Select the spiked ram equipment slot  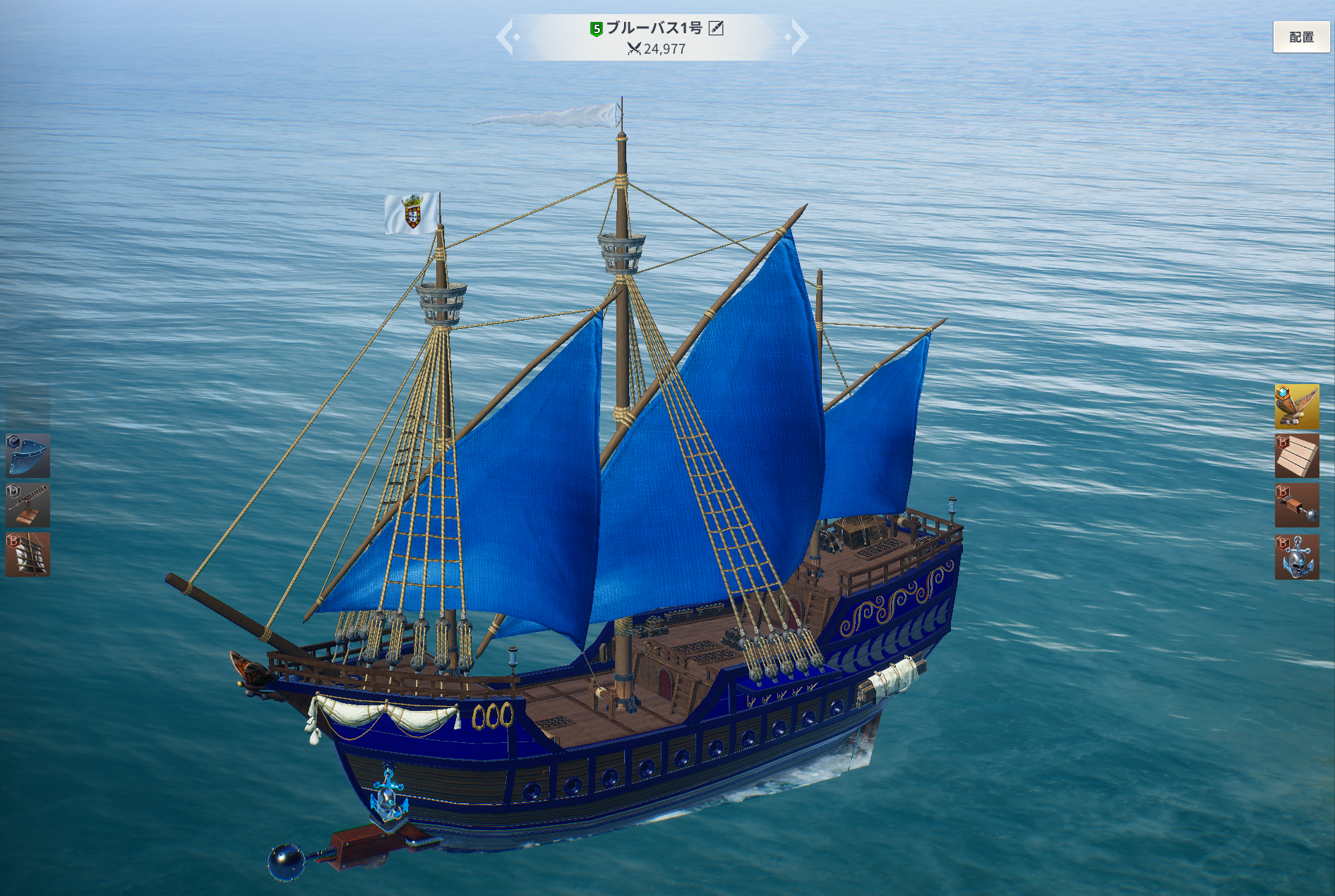[x=1296, y=505]
